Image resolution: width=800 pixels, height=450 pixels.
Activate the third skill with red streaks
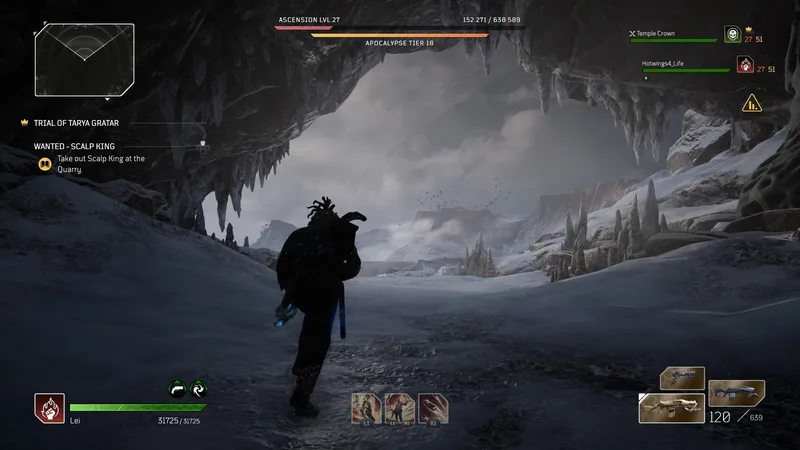434,406
